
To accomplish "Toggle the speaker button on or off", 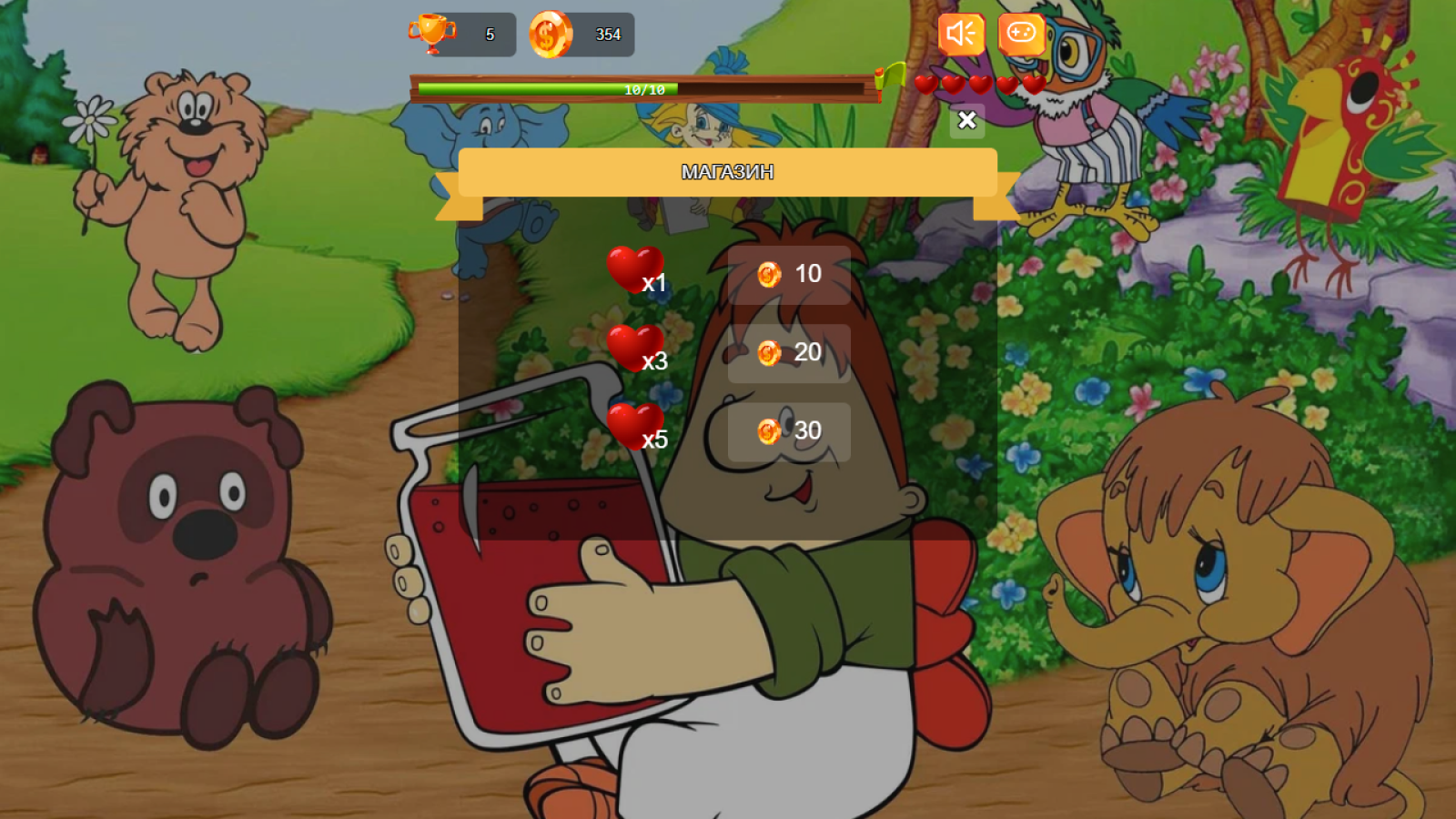I will (961, 35).
